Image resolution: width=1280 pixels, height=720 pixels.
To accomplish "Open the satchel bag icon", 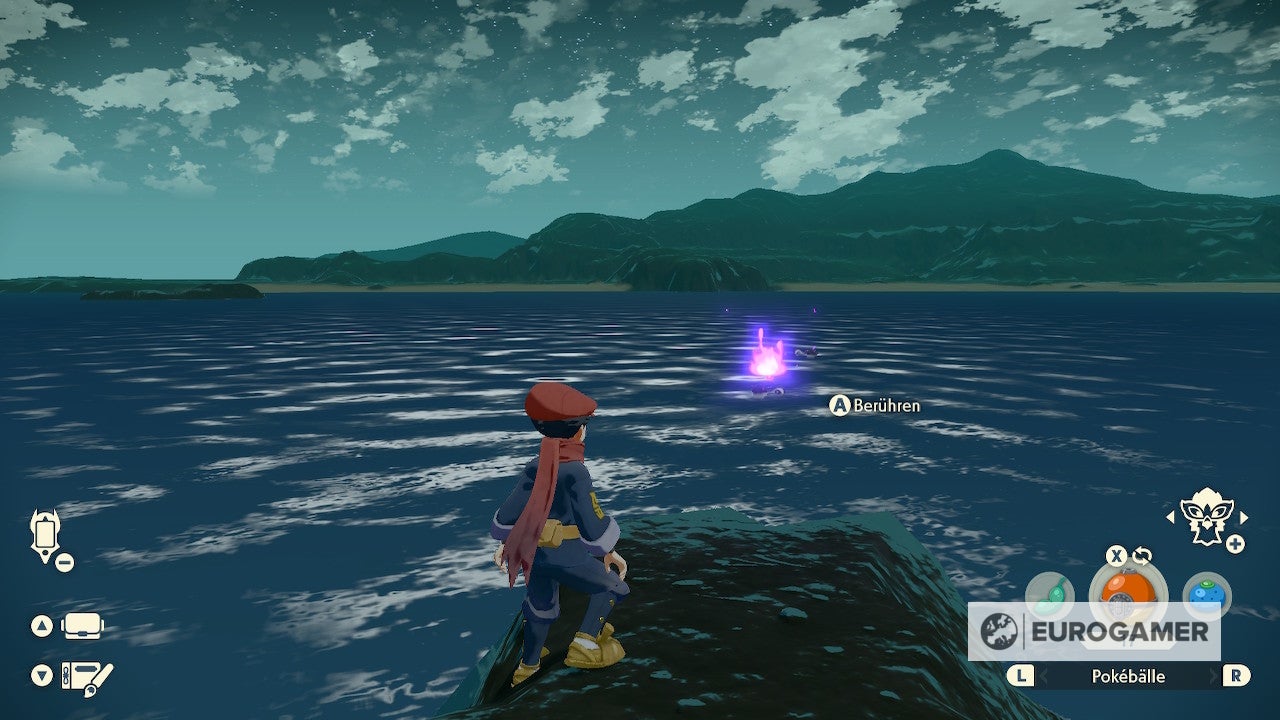I will coord(83,627).
